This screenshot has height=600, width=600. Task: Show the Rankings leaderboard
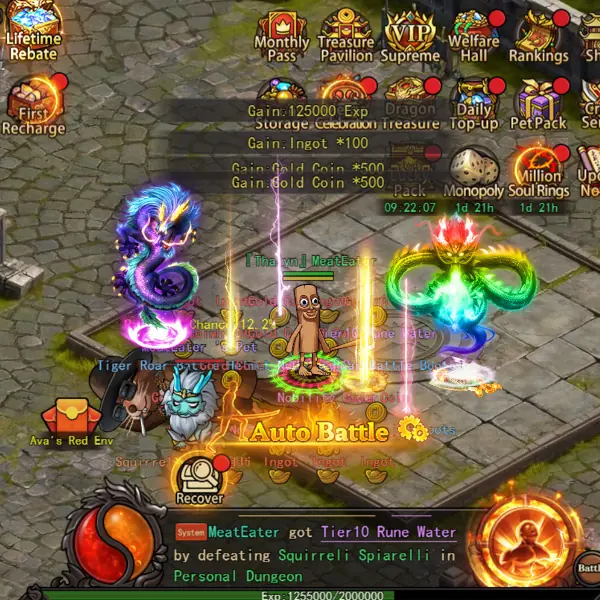(x=538, y=36)
